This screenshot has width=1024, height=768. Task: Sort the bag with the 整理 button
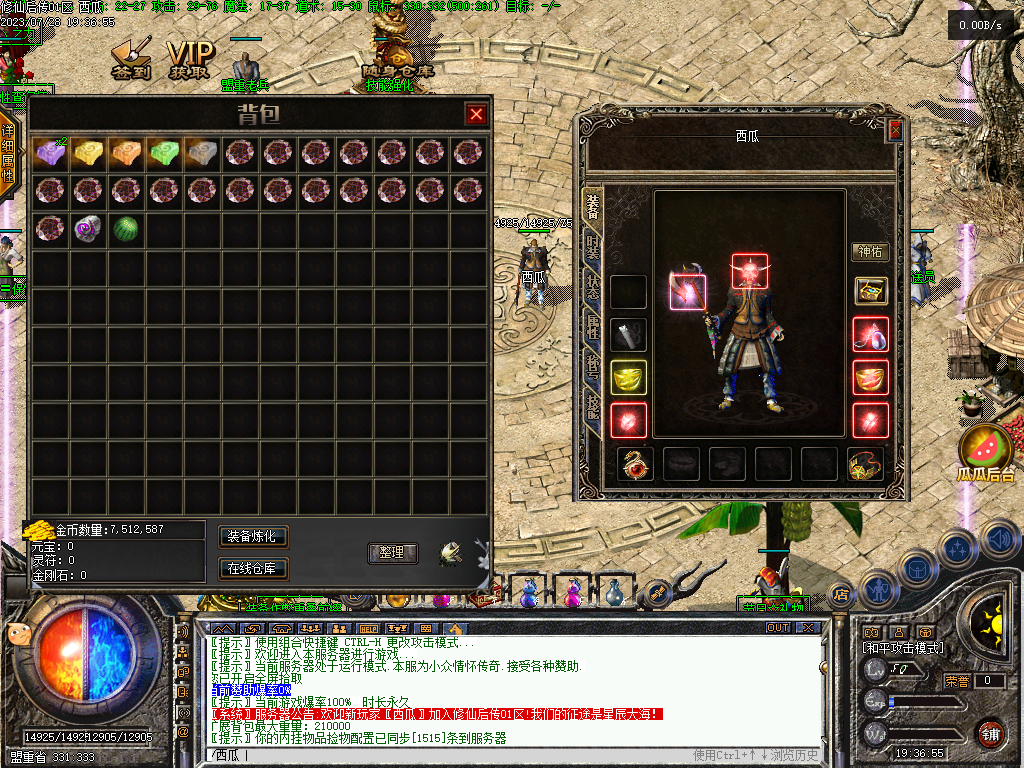click(392, 552)
